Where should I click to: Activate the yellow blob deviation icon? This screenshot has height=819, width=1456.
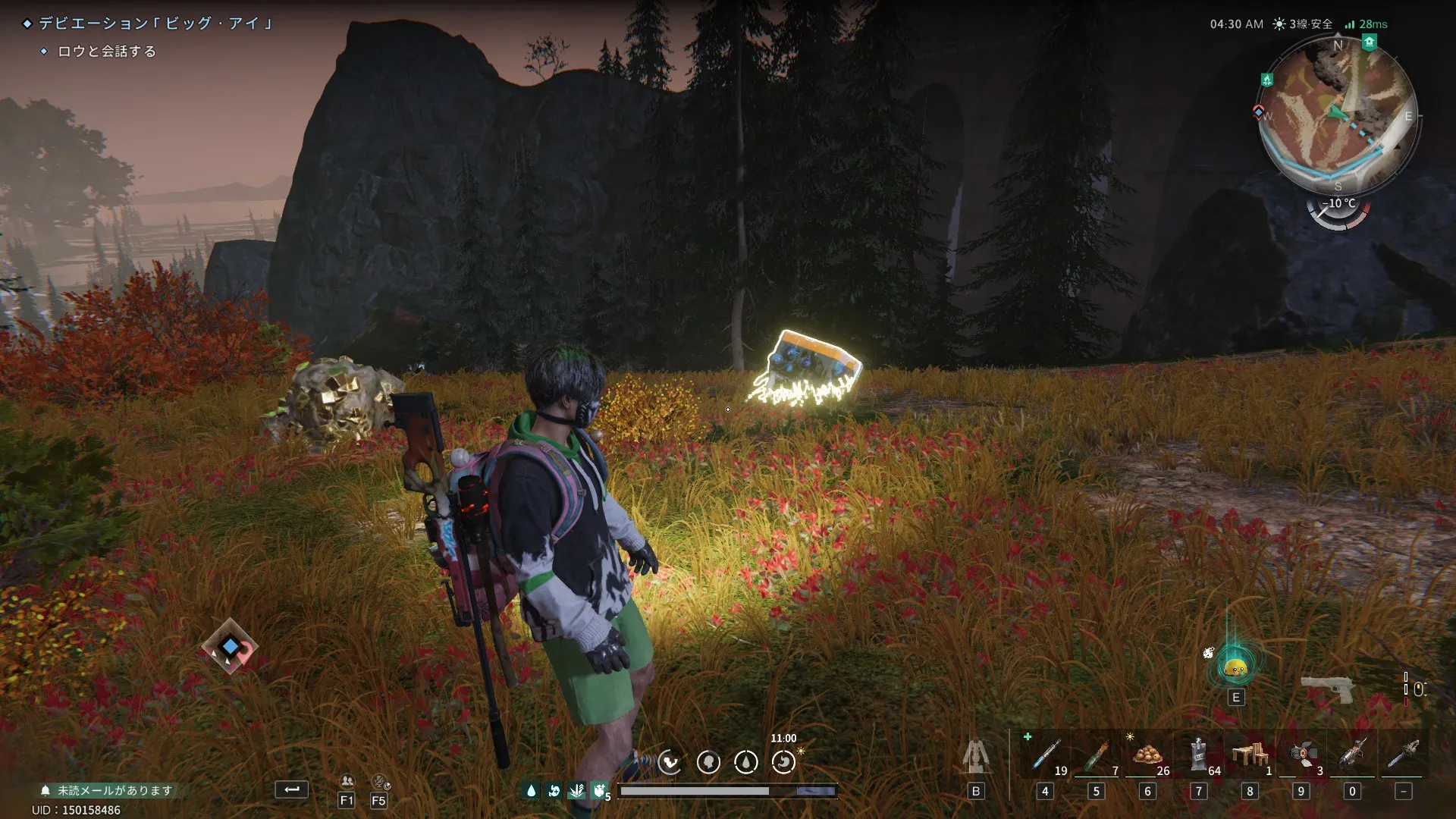click(x=1236, y=667)
